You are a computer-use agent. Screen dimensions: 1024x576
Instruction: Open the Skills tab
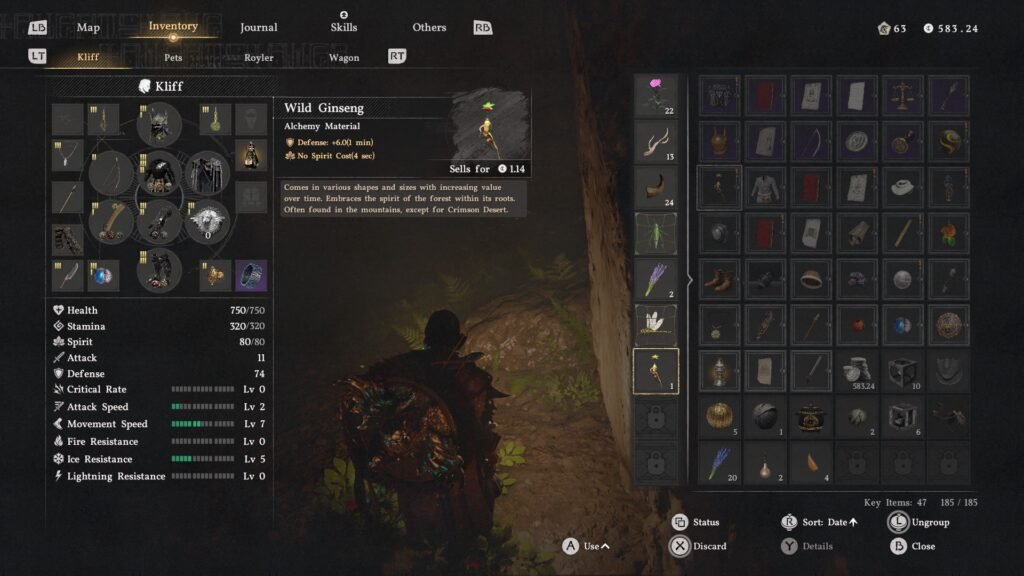pos(343,27)
